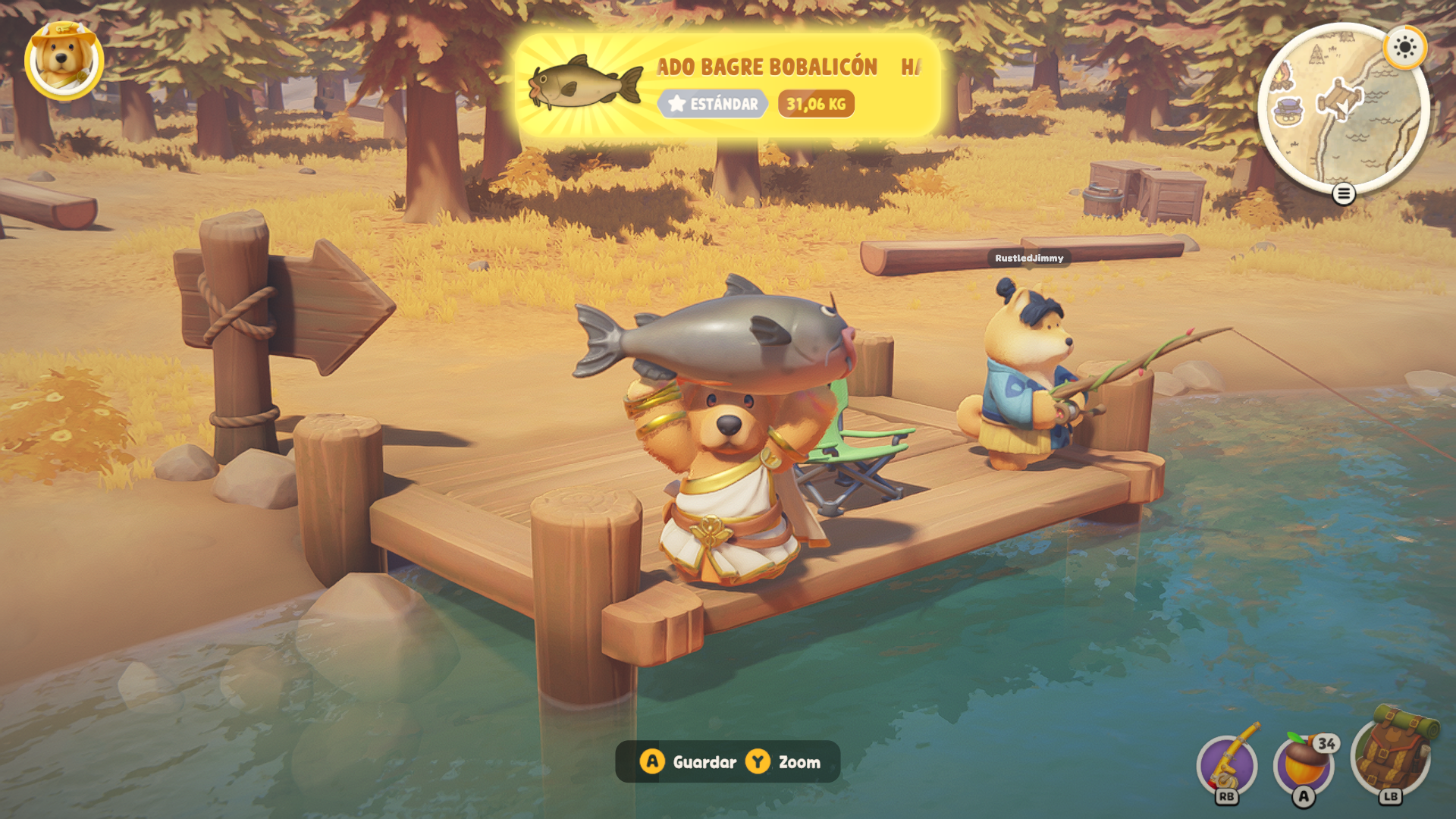Screen dimensions: 1456x819
Task: Click the sun weather icon on the minimap
Action: (1404, 48)
